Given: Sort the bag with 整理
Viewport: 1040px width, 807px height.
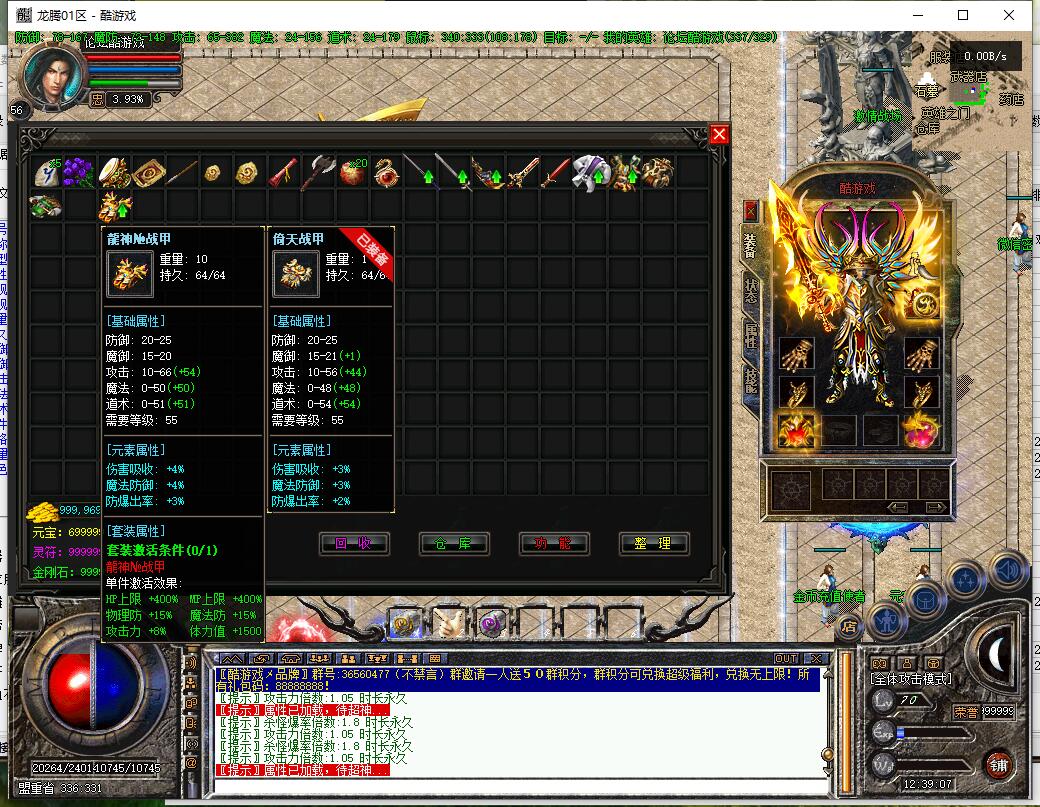Looking at the screenshot, I should point(654,543).
